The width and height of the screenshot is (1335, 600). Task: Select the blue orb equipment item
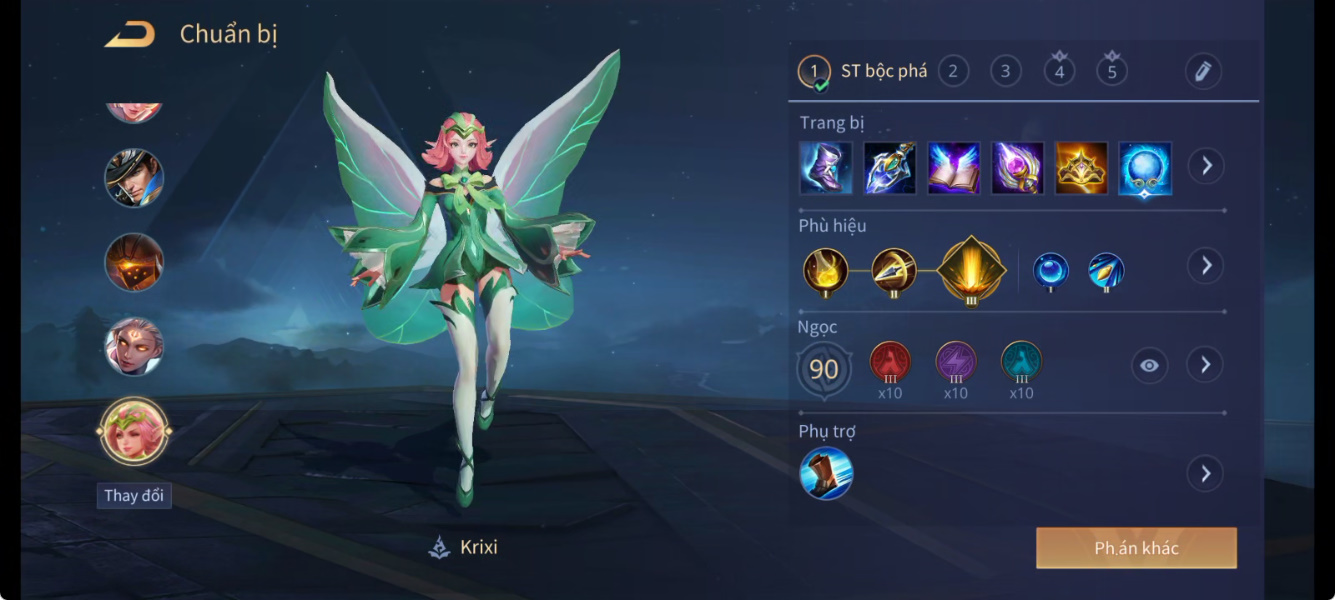tap(1145, 167)
